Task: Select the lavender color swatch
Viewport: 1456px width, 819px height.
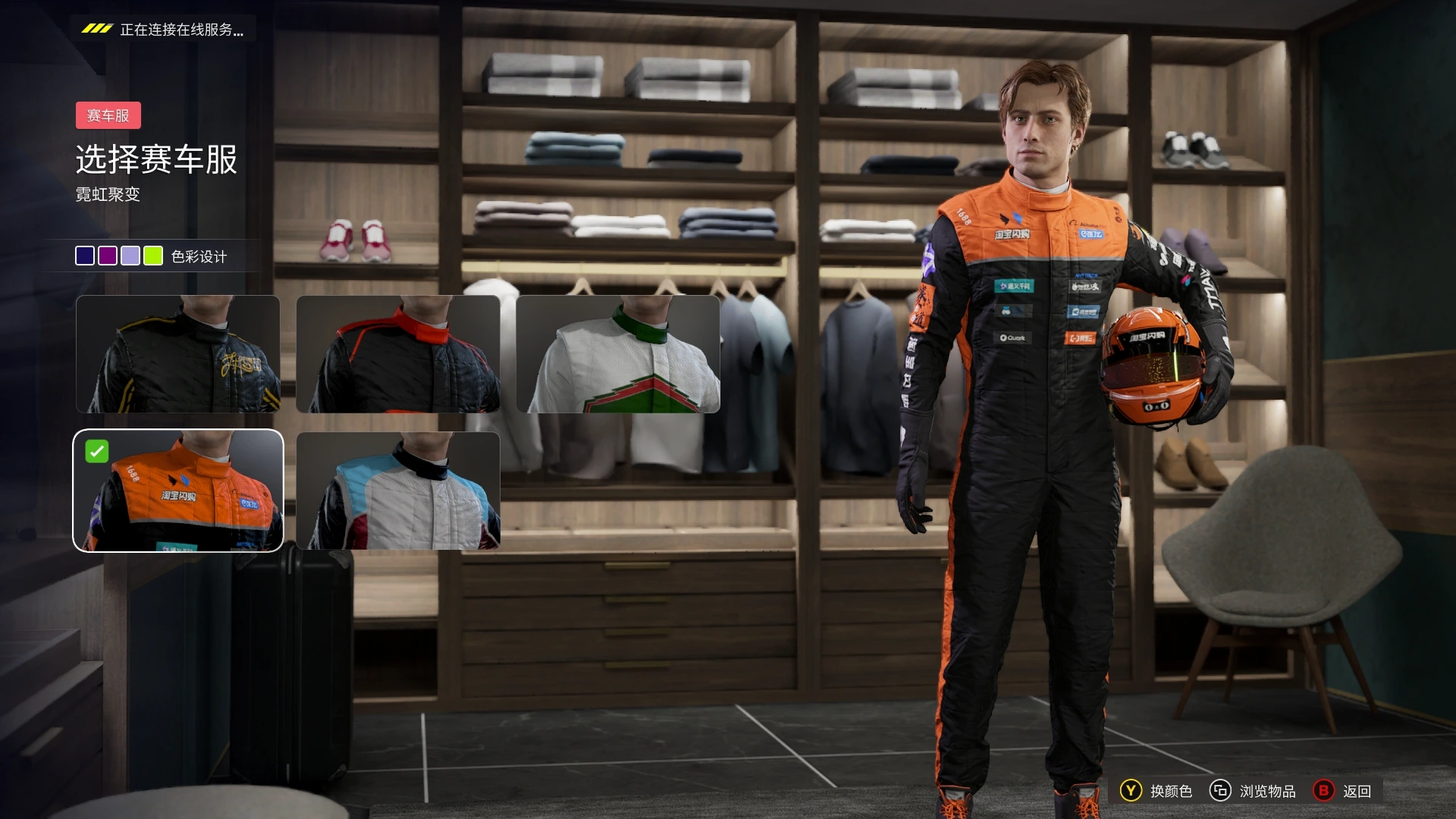Action: tap(130, 256)
